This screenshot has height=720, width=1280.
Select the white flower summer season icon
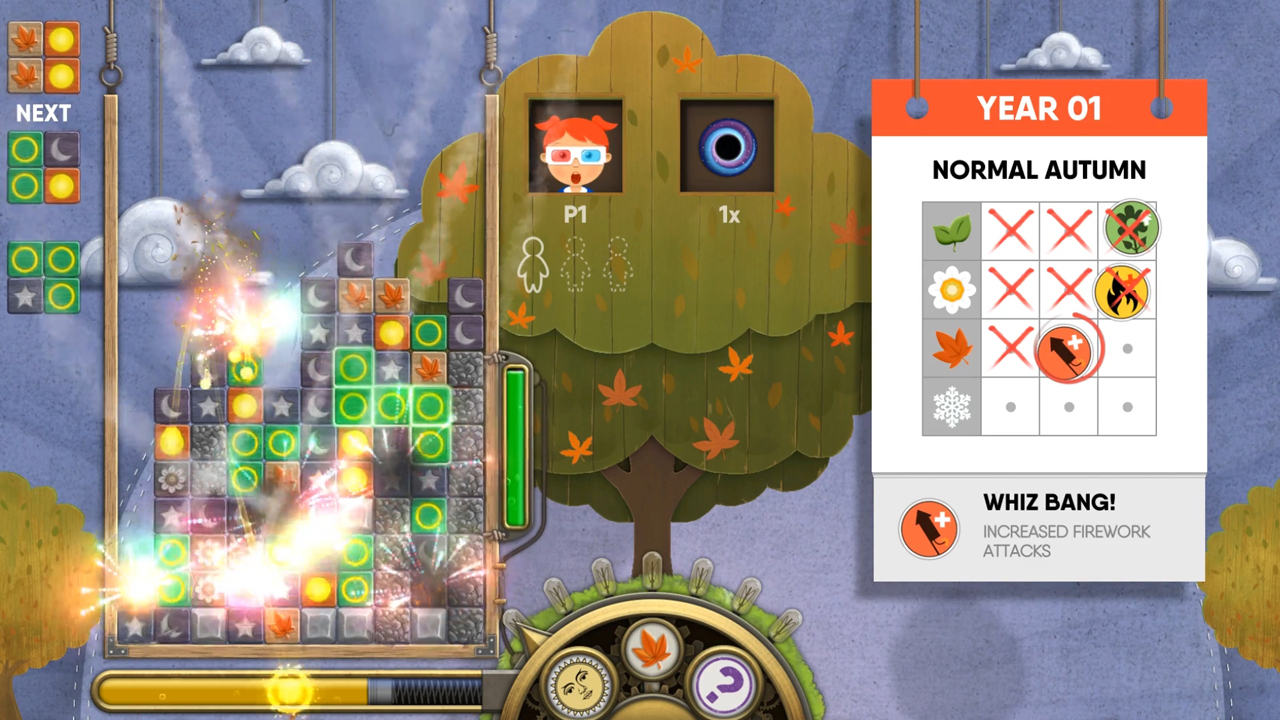click(x=951, y=291)
